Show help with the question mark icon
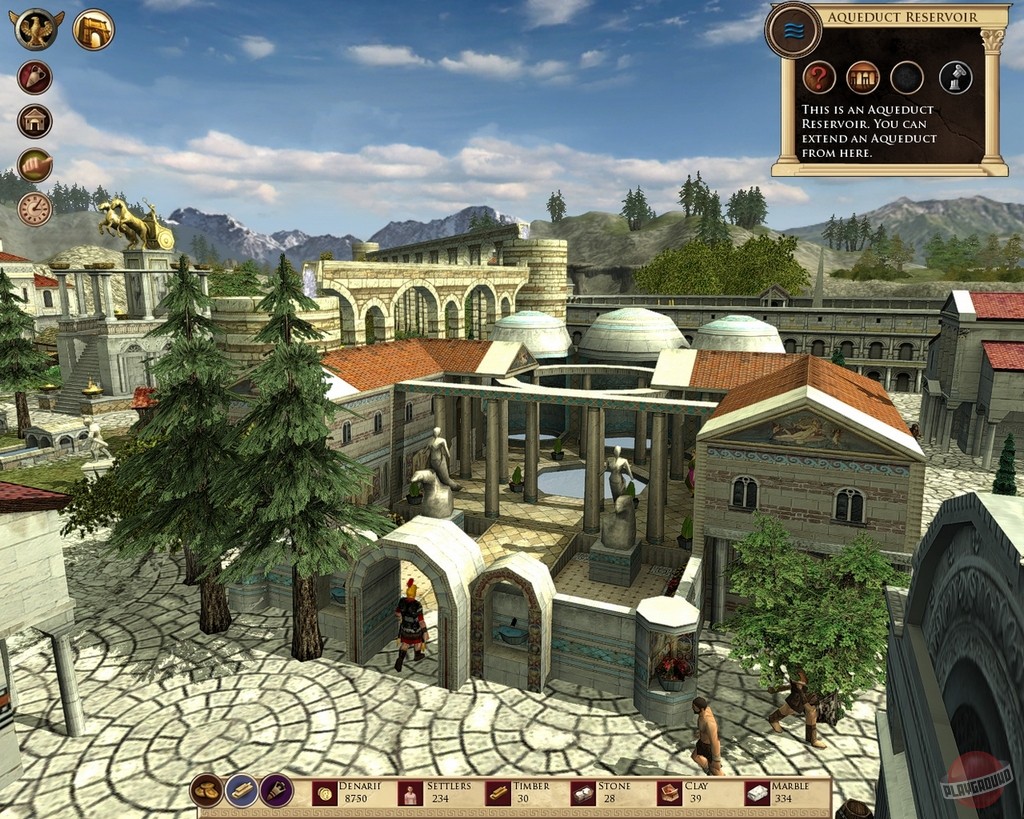Image resolution: width=1024 pixels, height=819 pixels. 819,77
